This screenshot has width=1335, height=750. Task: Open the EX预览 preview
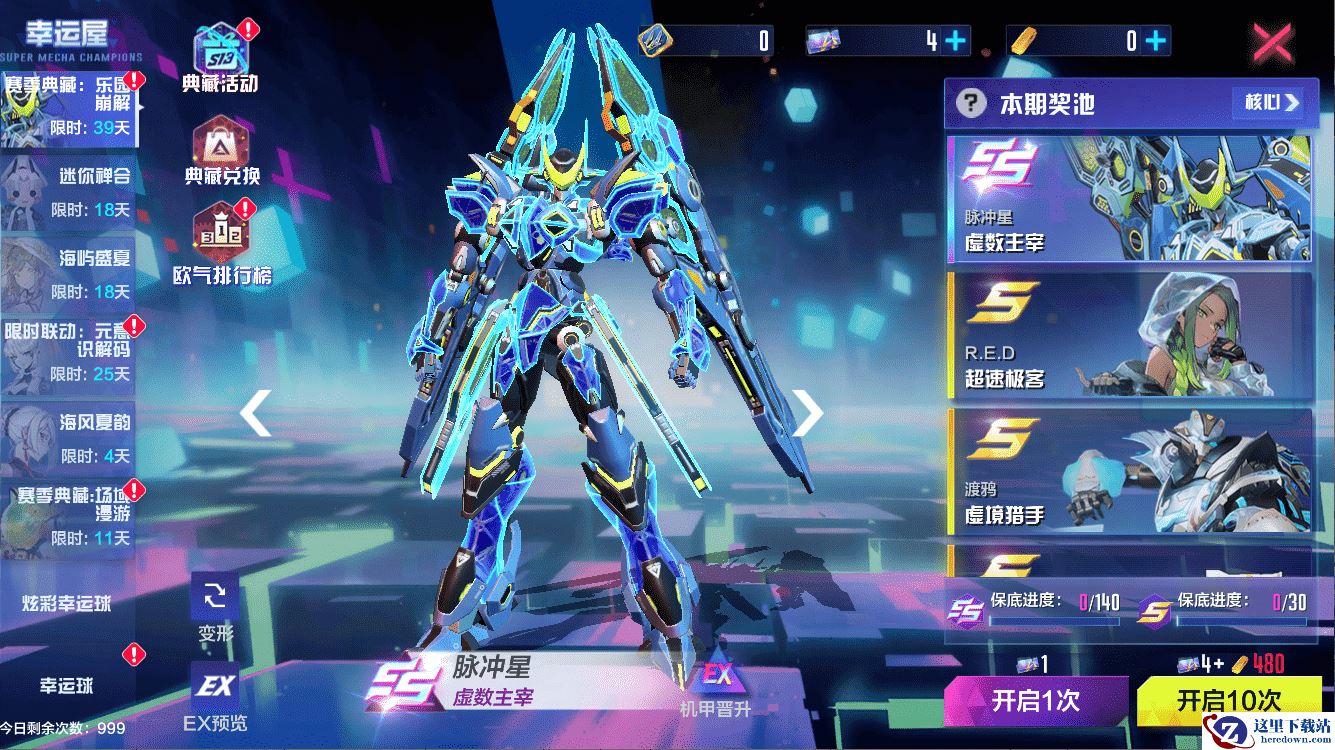[x=215, y=695]
